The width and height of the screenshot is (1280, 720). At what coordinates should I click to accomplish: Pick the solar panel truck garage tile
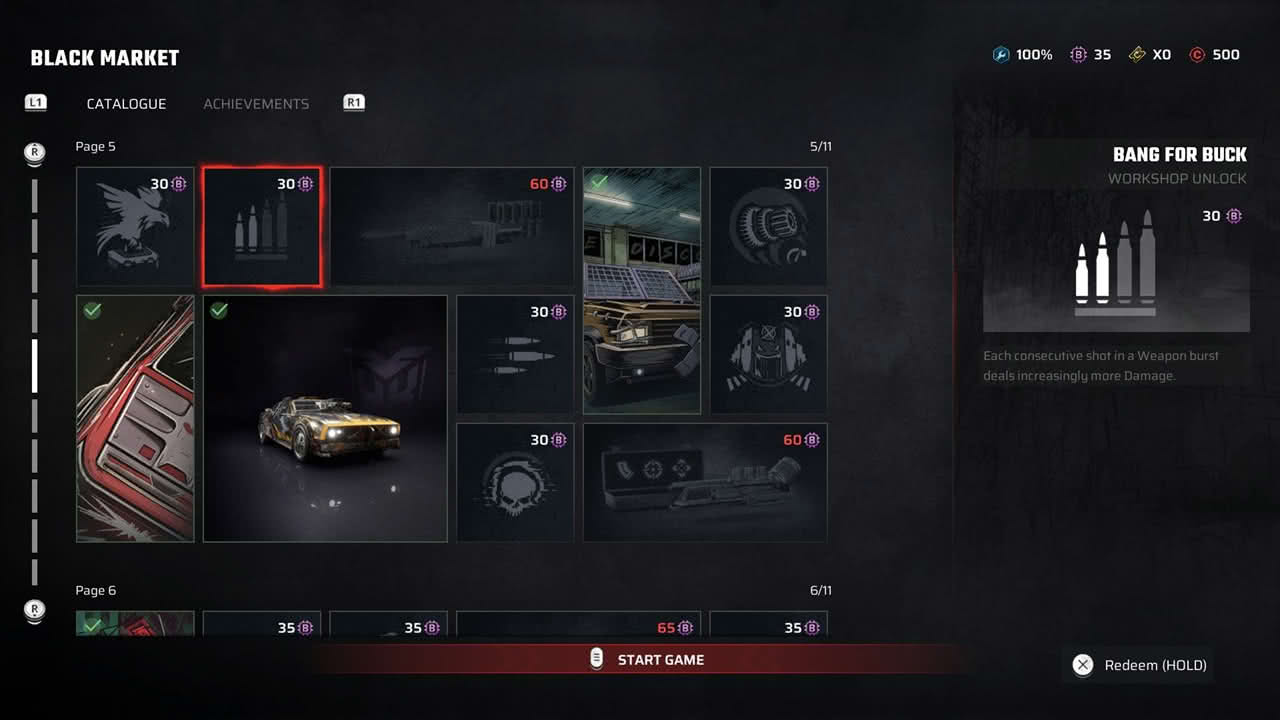642,291
